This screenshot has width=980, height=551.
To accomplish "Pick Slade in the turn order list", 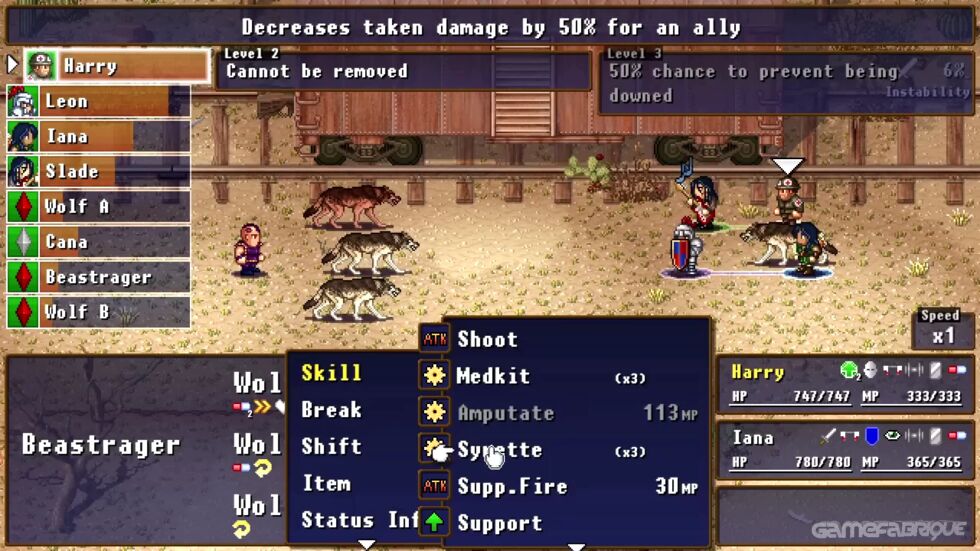I will click(x=98, y=172).
